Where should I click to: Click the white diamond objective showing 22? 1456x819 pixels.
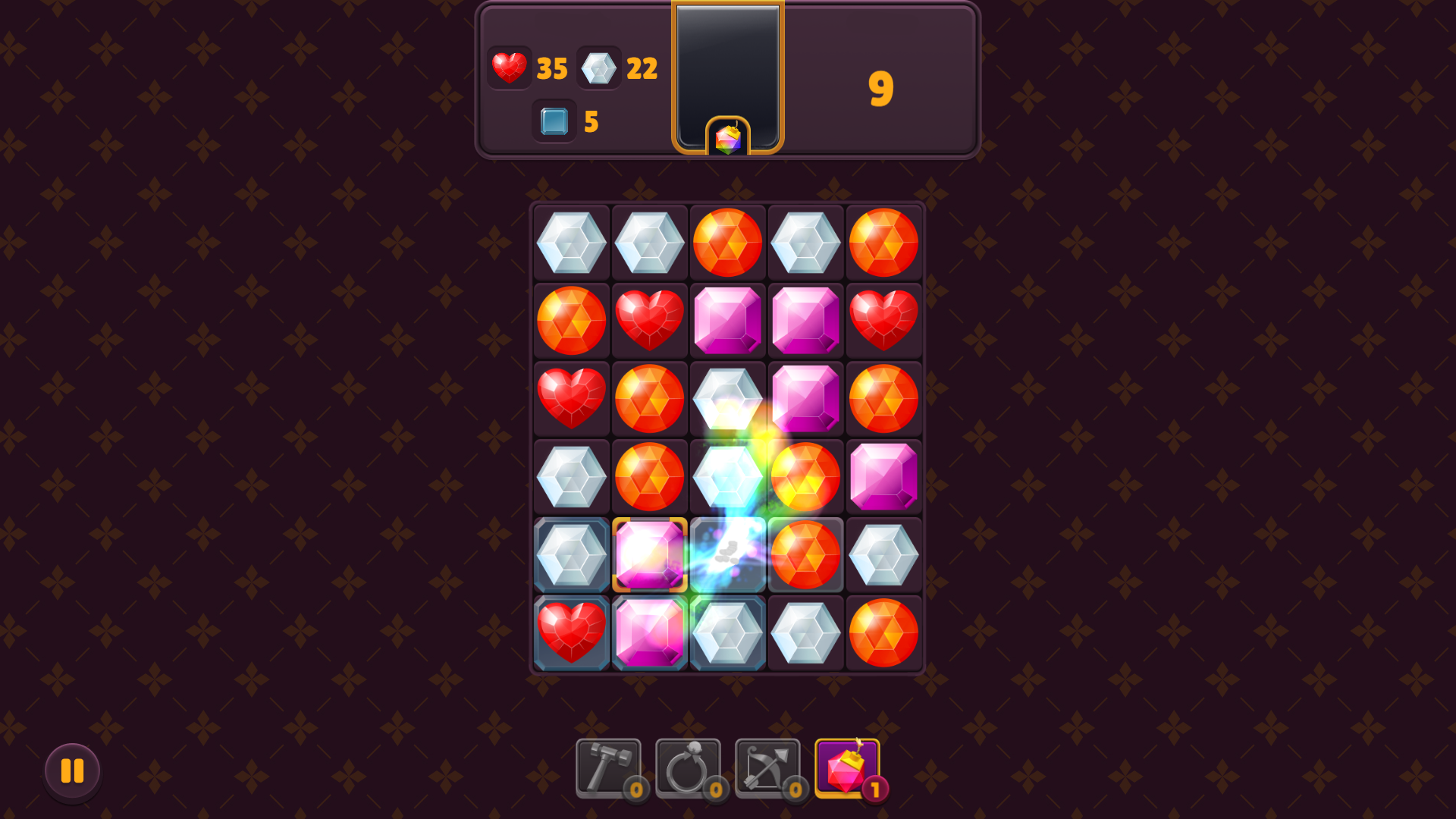coord(618,68)
